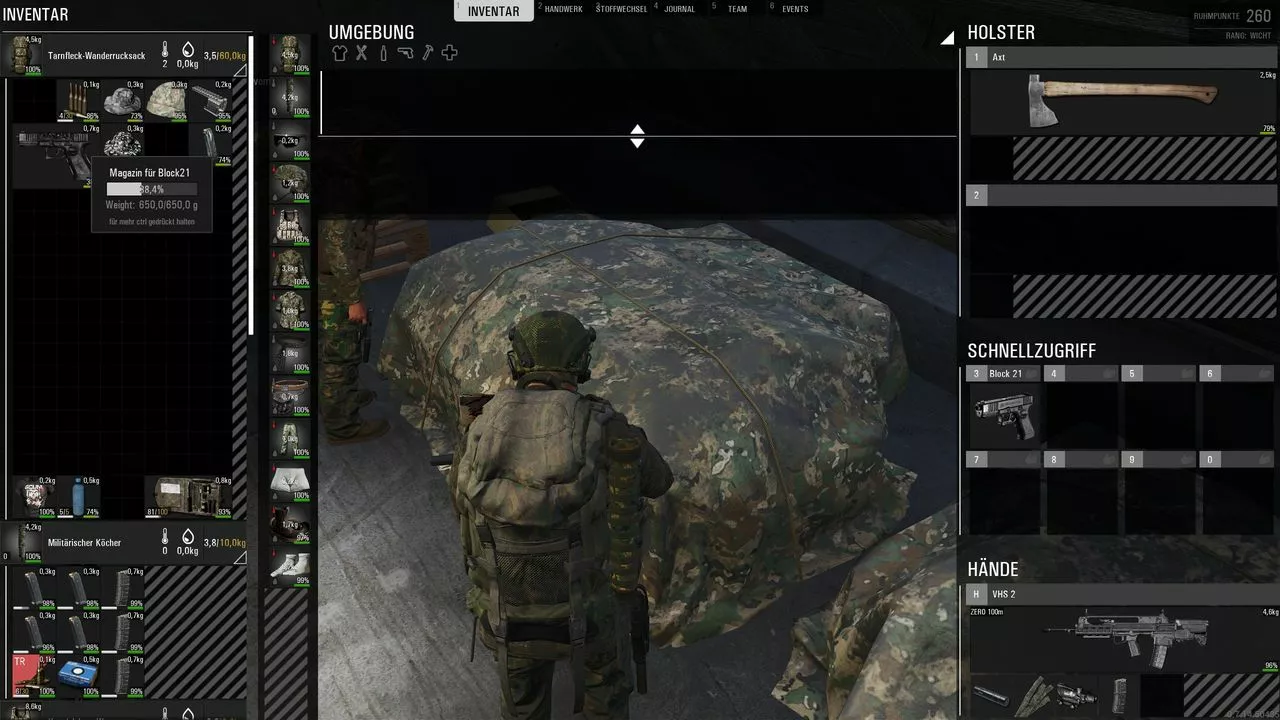Show the Journal tab
Screen dimensions: 1280x720
679,9
